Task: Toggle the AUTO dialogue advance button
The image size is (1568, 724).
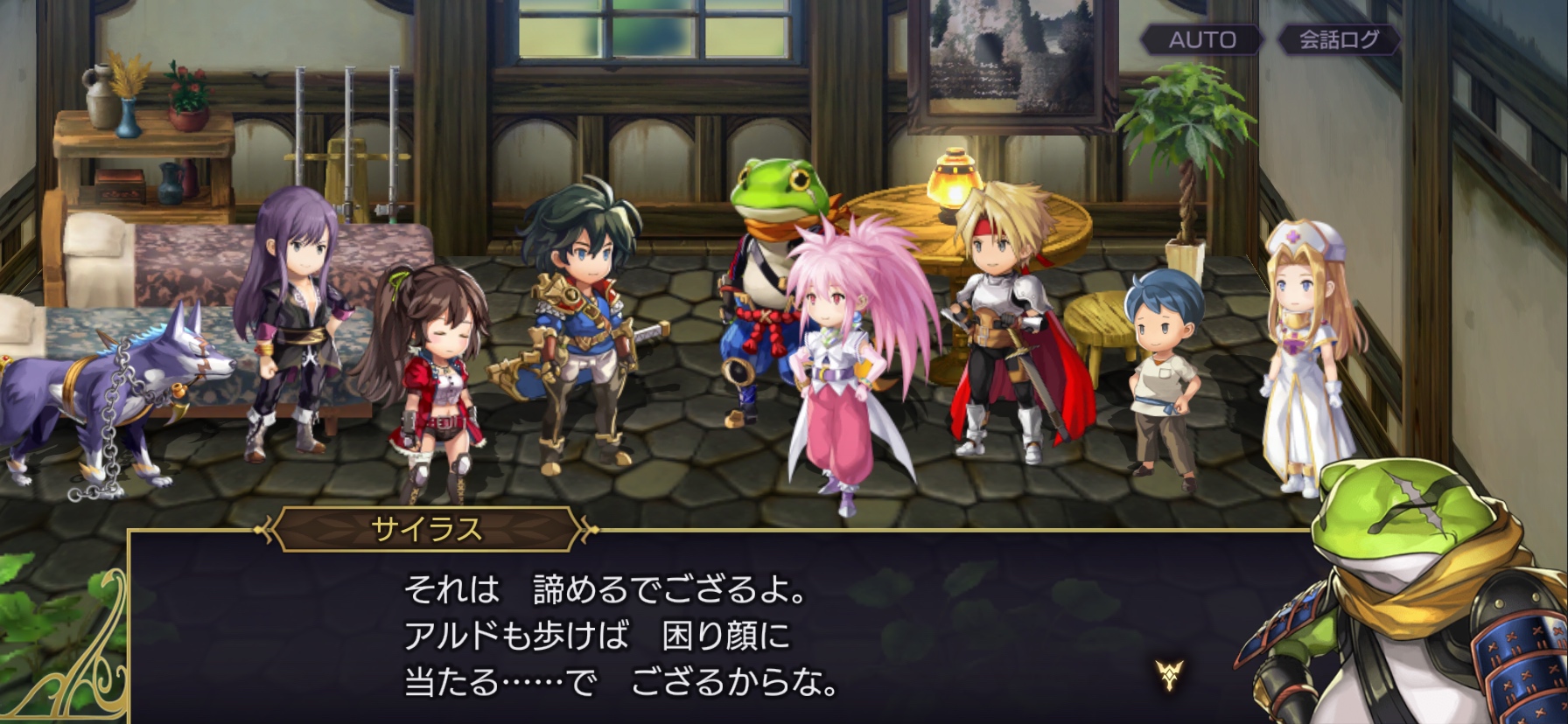Action: click(x=1202, y=39)
